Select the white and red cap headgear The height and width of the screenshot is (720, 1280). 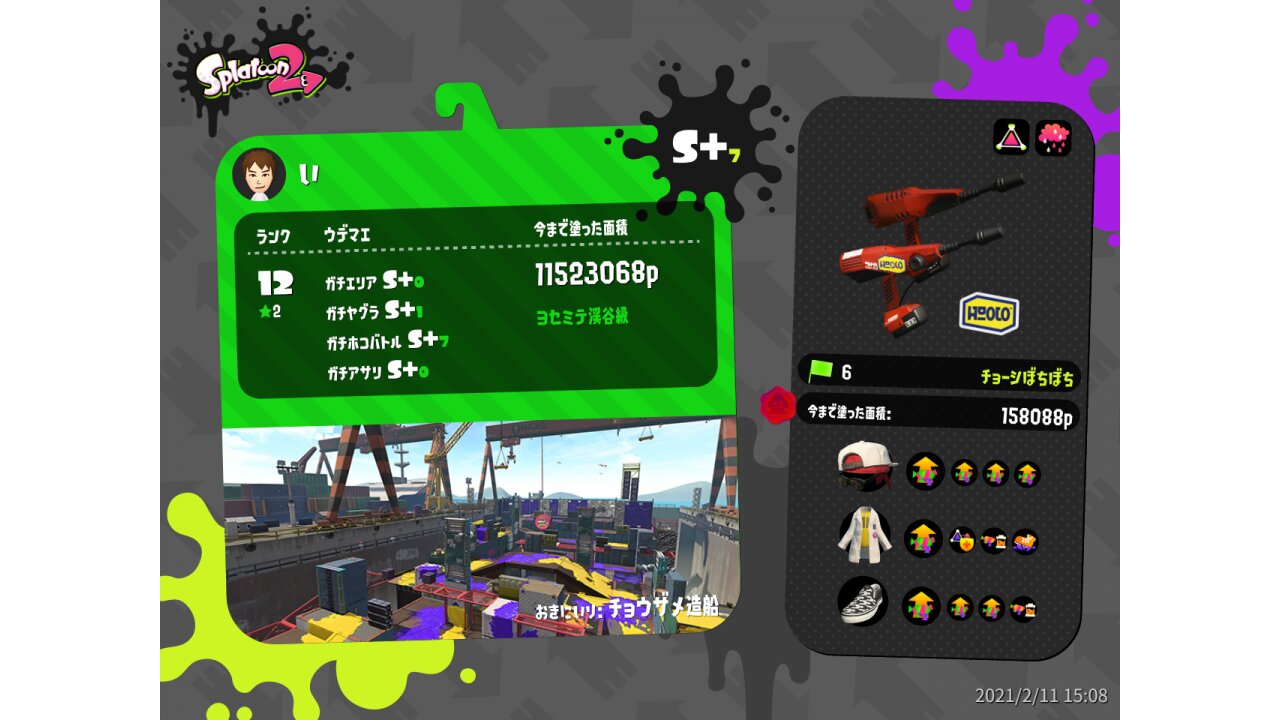866,466
